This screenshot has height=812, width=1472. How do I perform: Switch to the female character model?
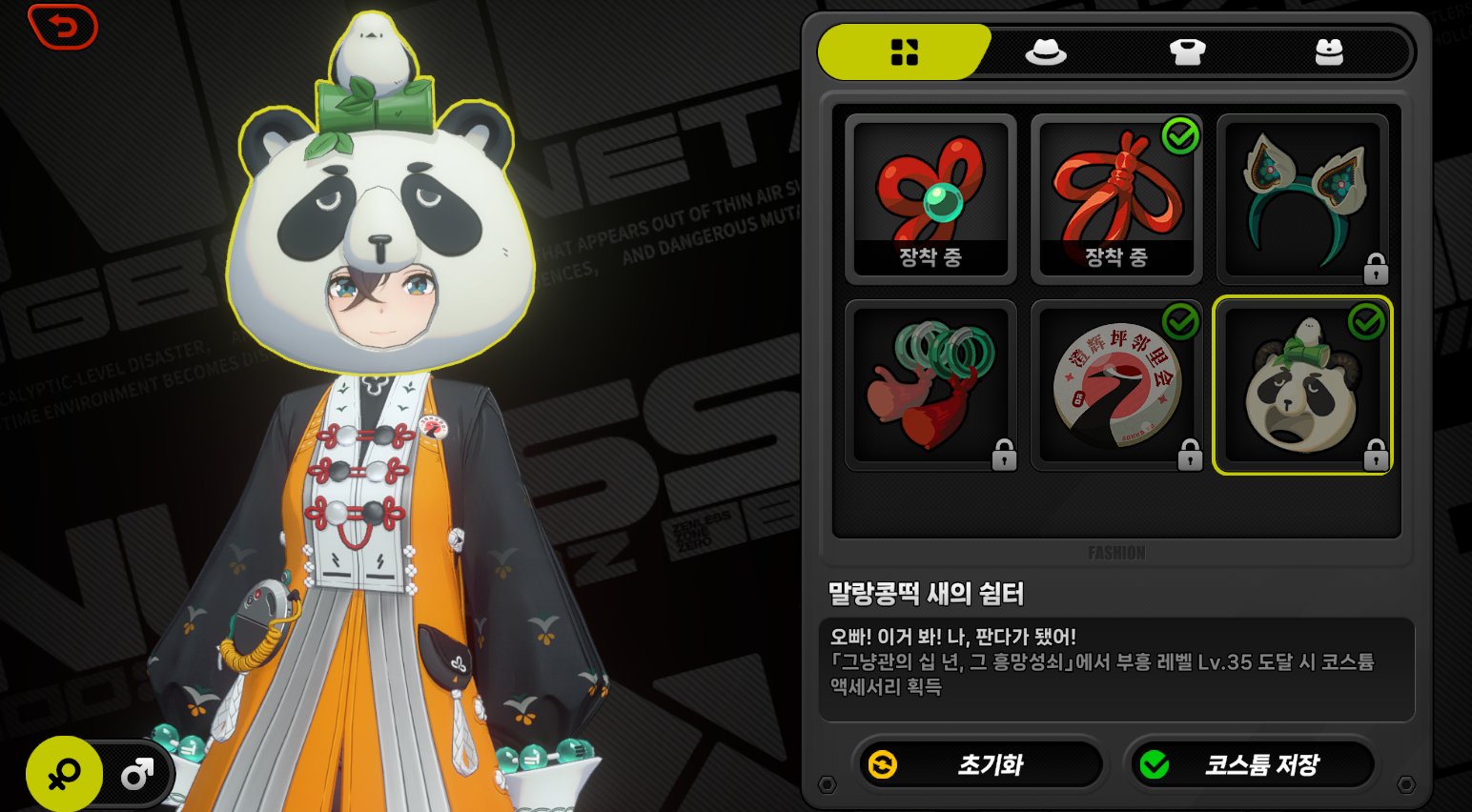65,774
